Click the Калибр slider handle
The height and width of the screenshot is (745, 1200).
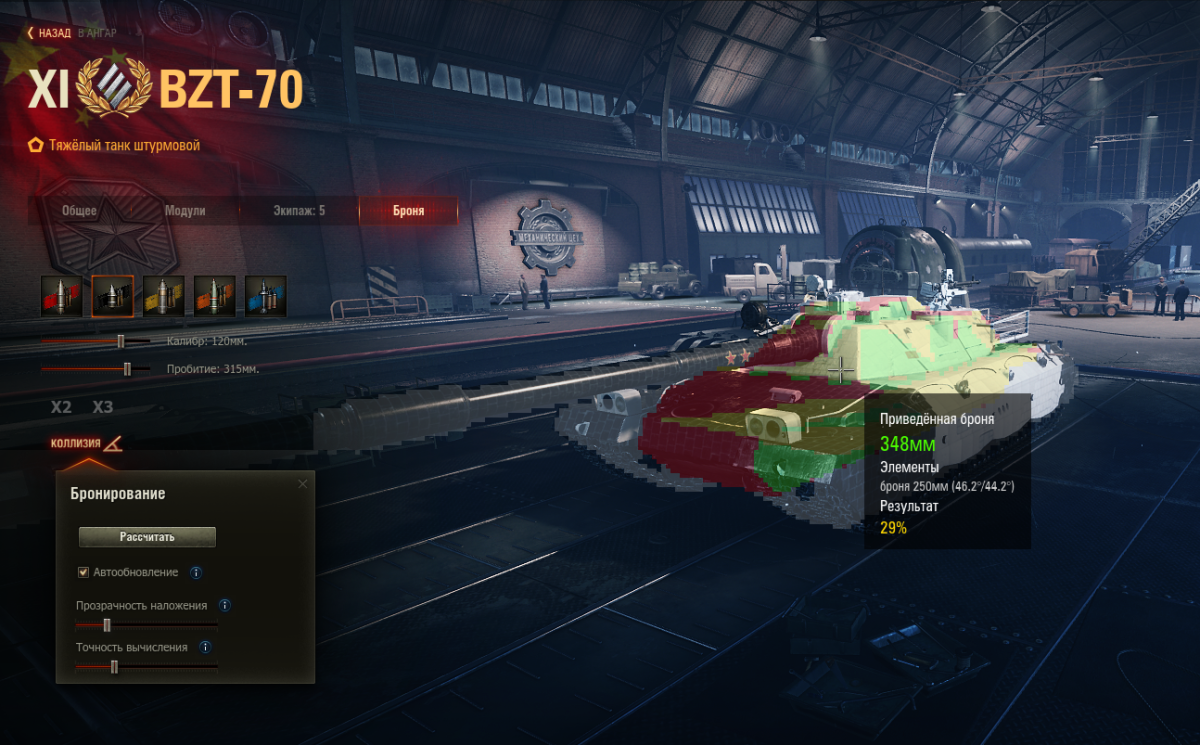(121, 341)
